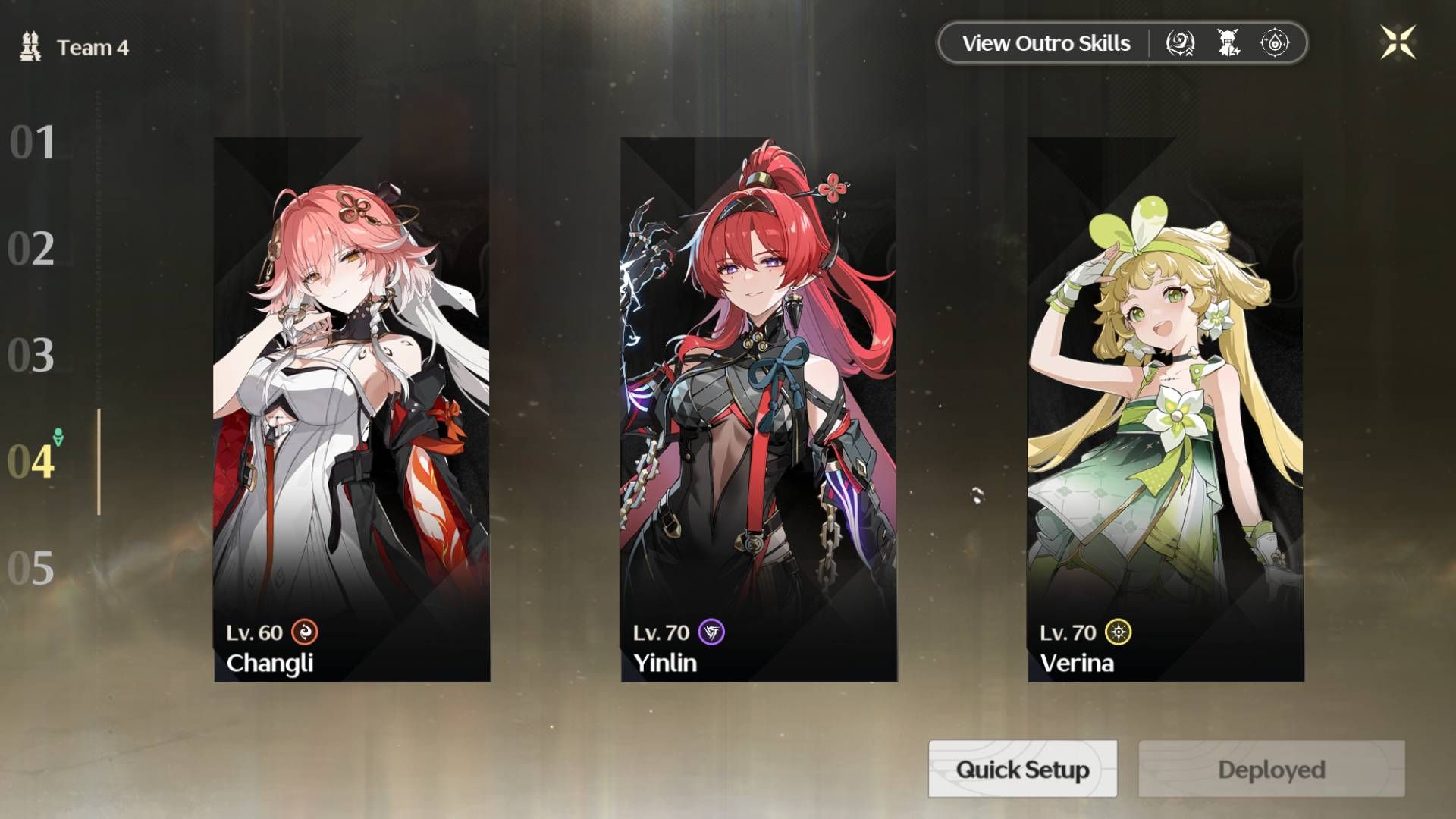This screenshot has width=1456, height=819.
Task: Select team 04 tab
Action: (32, 461)
